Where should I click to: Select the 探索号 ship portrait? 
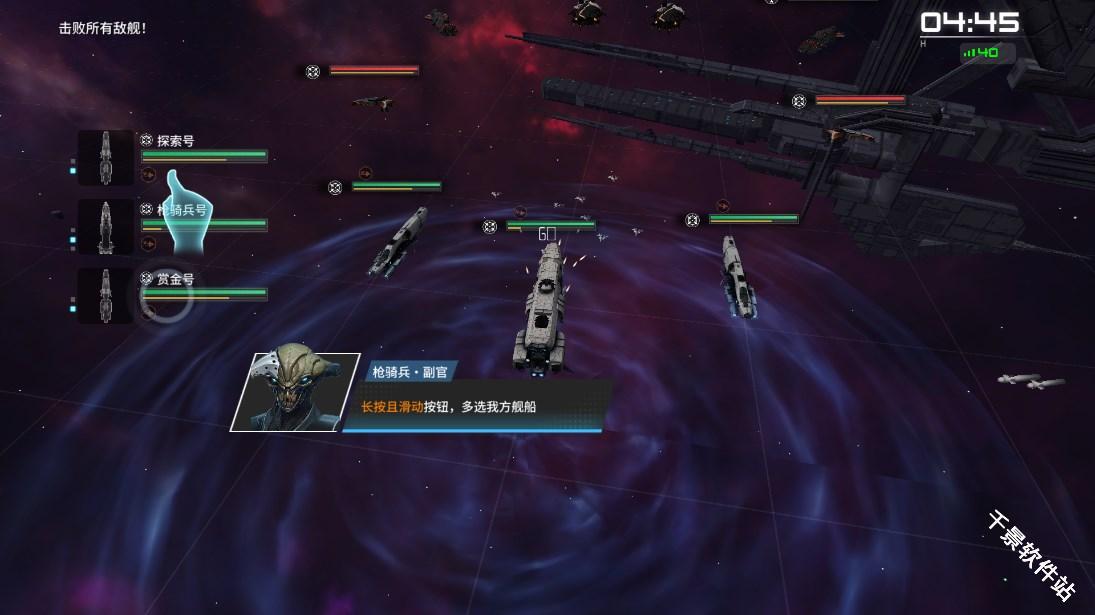point(106,158)
